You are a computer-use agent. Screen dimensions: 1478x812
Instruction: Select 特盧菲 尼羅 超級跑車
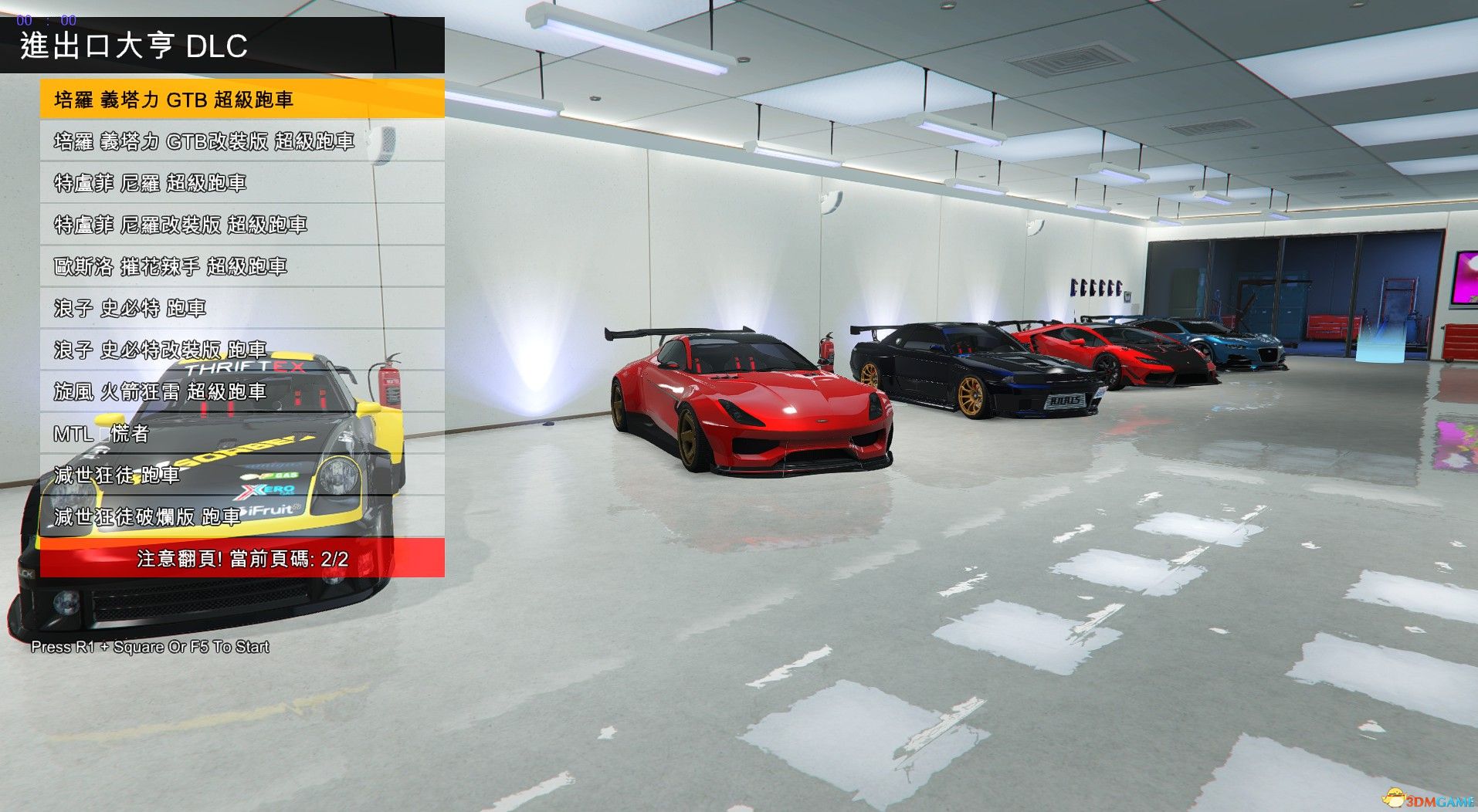[242, 183]
